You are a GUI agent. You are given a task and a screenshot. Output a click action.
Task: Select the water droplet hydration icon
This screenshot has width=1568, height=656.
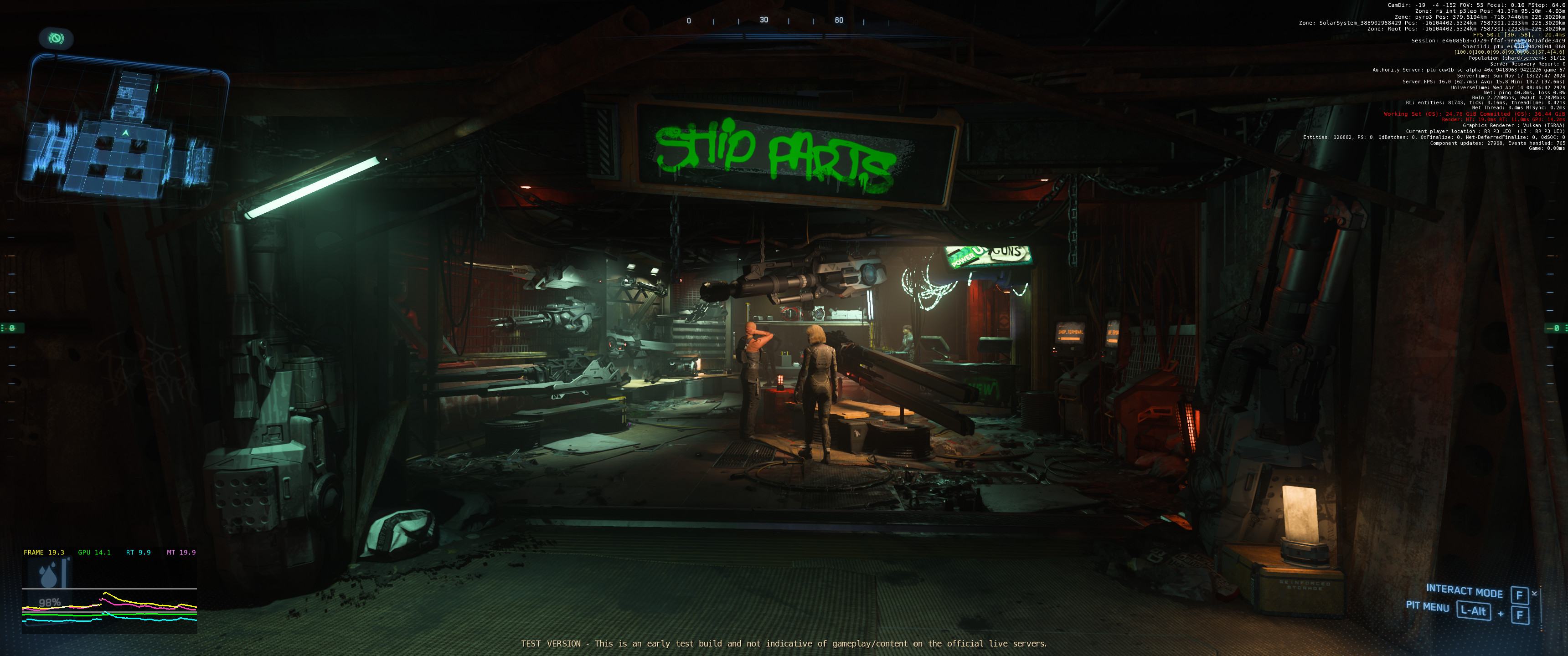point(47,574)
